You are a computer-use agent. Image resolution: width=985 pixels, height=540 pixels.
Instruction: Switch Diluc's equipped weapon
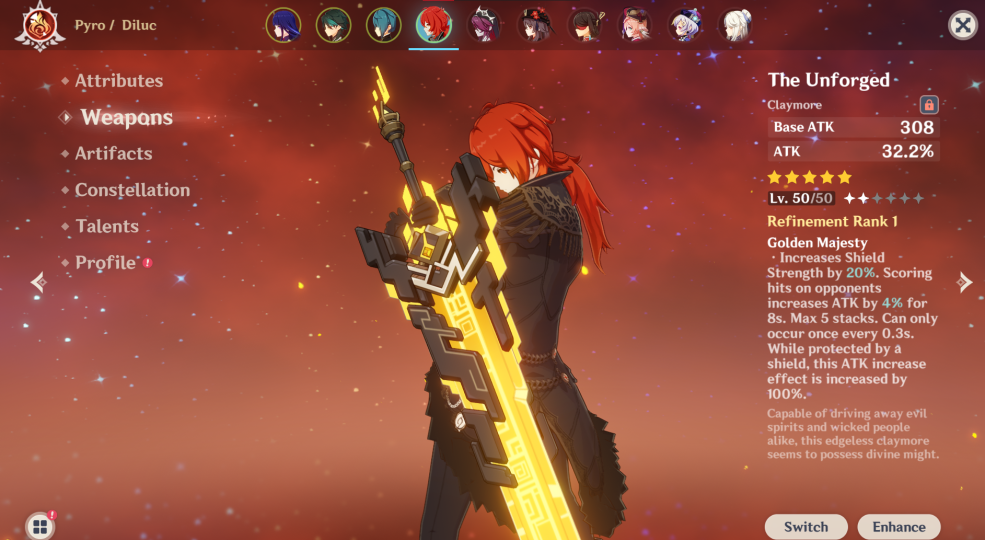[806, 527]
